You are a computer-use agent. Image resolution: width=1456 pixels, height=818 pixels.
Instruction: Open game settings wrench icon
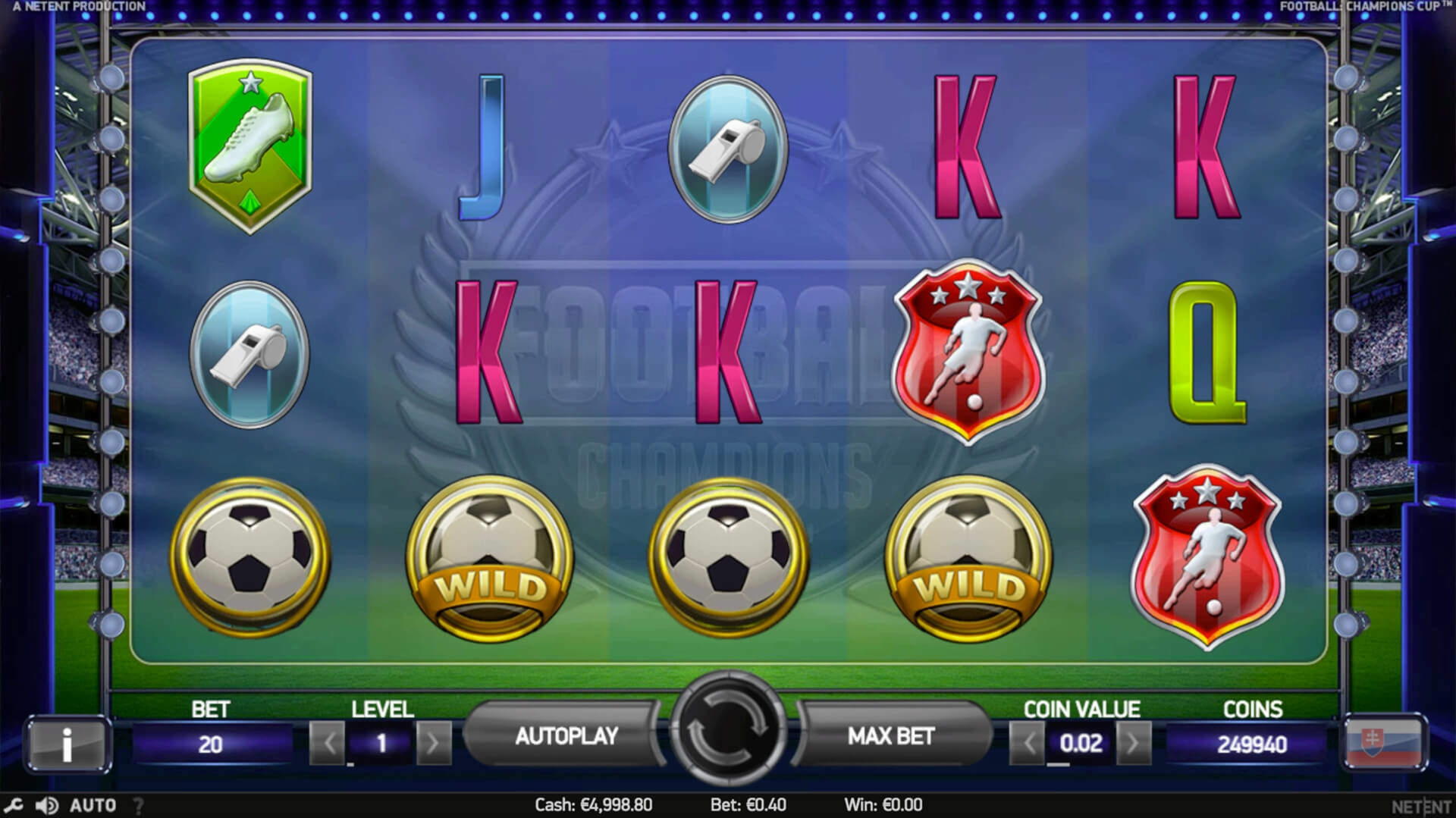(13, 805)
